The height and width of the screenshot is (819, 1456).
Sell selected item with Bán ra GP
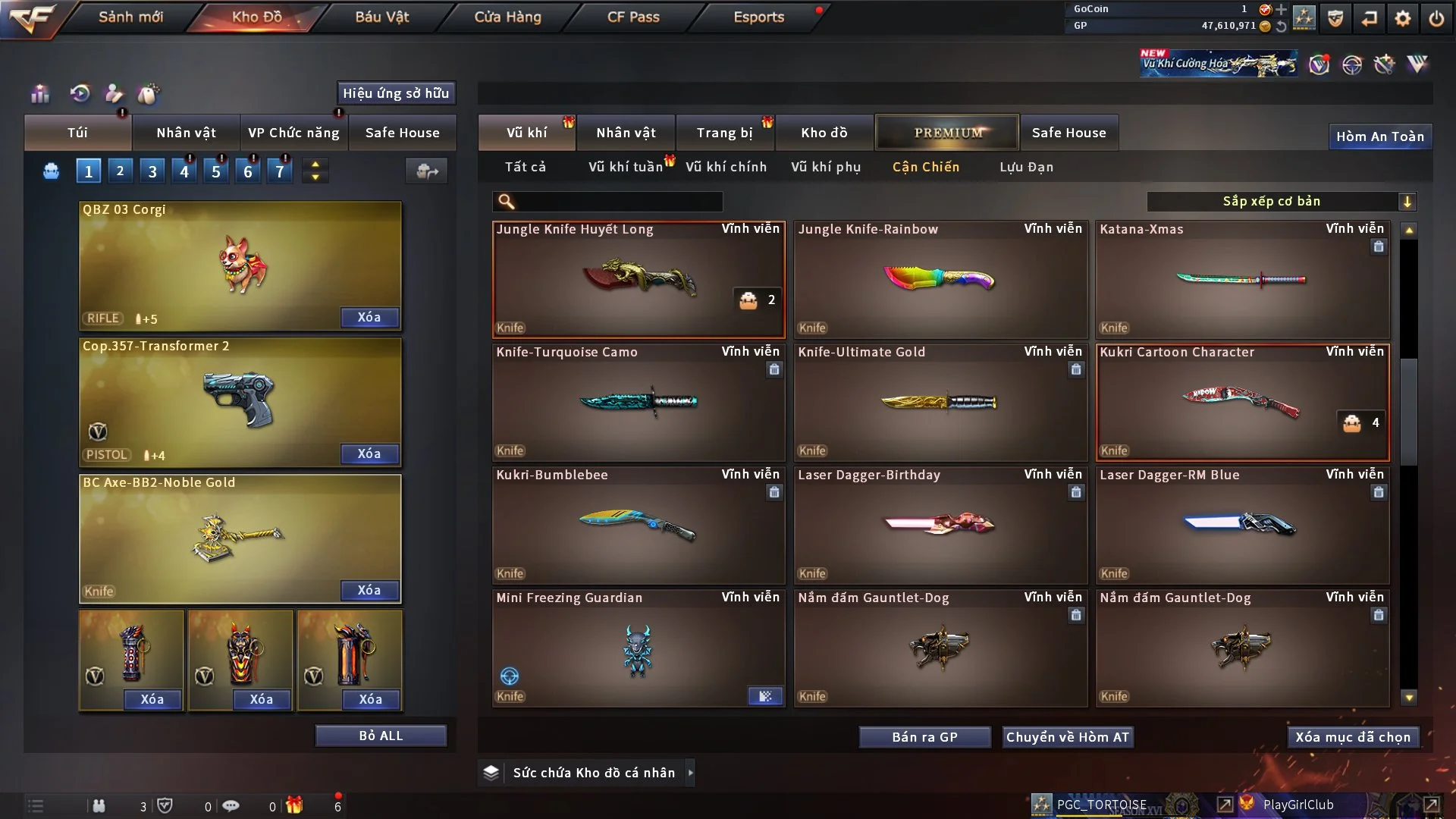tap(924, 737)
